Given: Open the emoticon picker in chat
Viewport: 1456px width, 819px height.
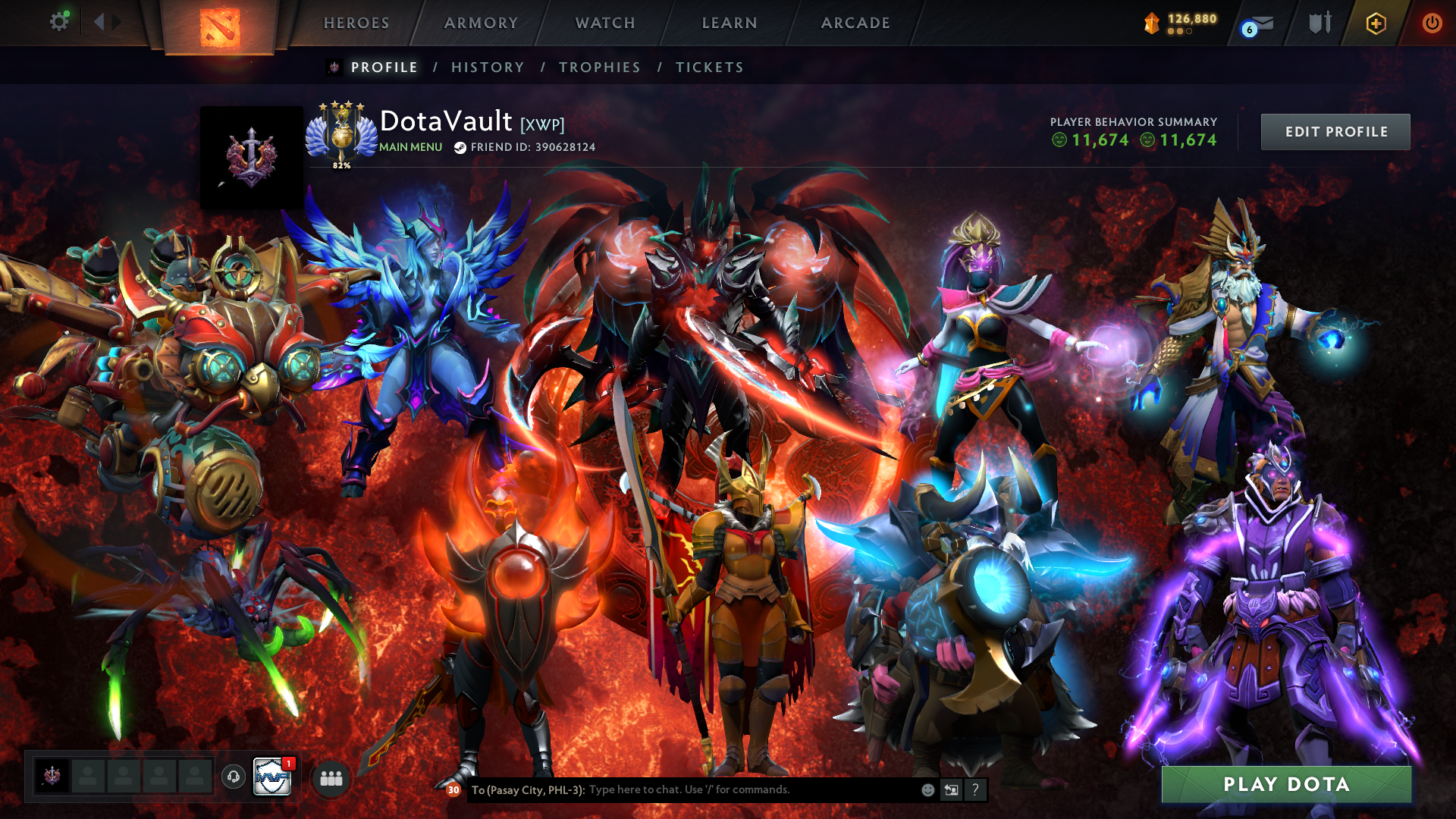Looking at the screenshot, I should point(927,789).
